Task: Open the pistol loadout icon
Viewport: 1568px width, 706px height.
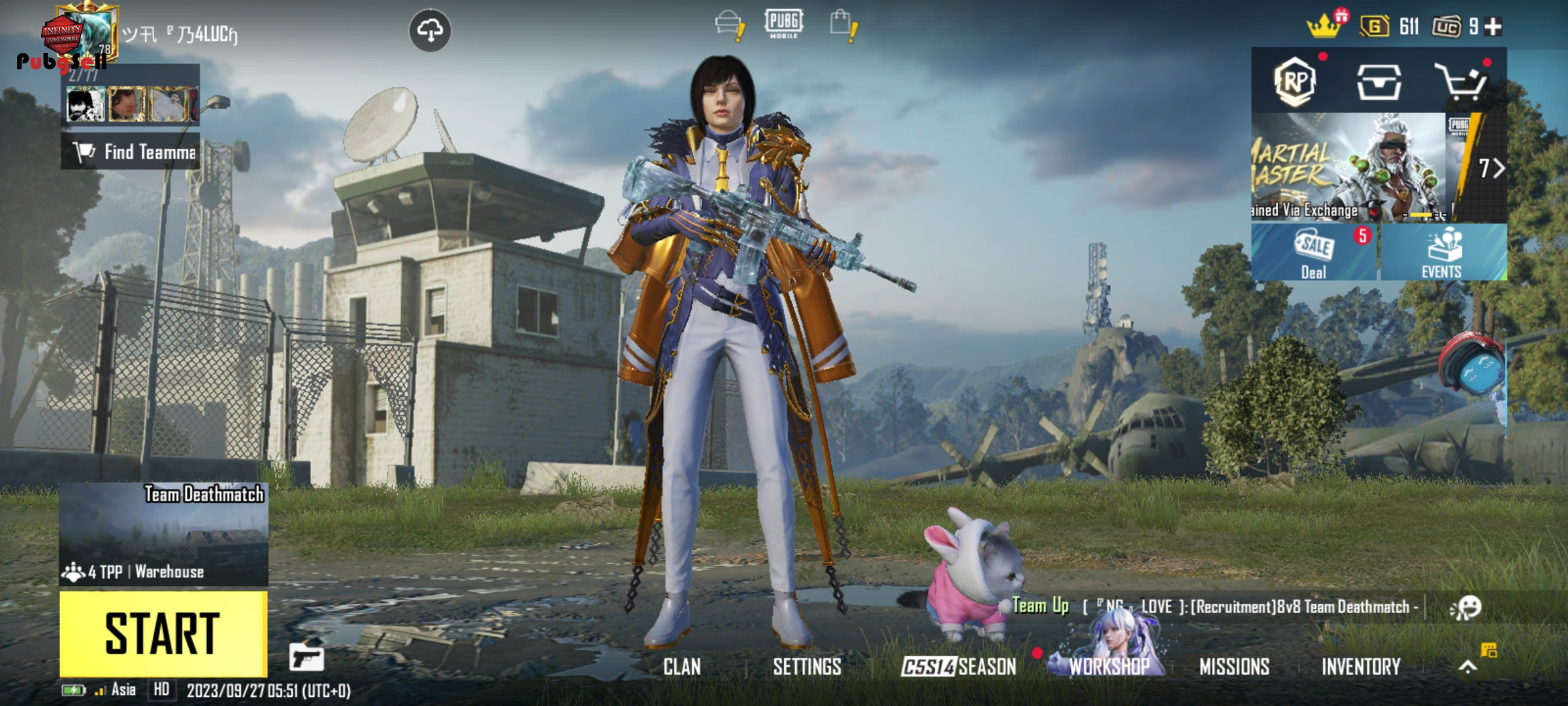Action: point(306,657)
